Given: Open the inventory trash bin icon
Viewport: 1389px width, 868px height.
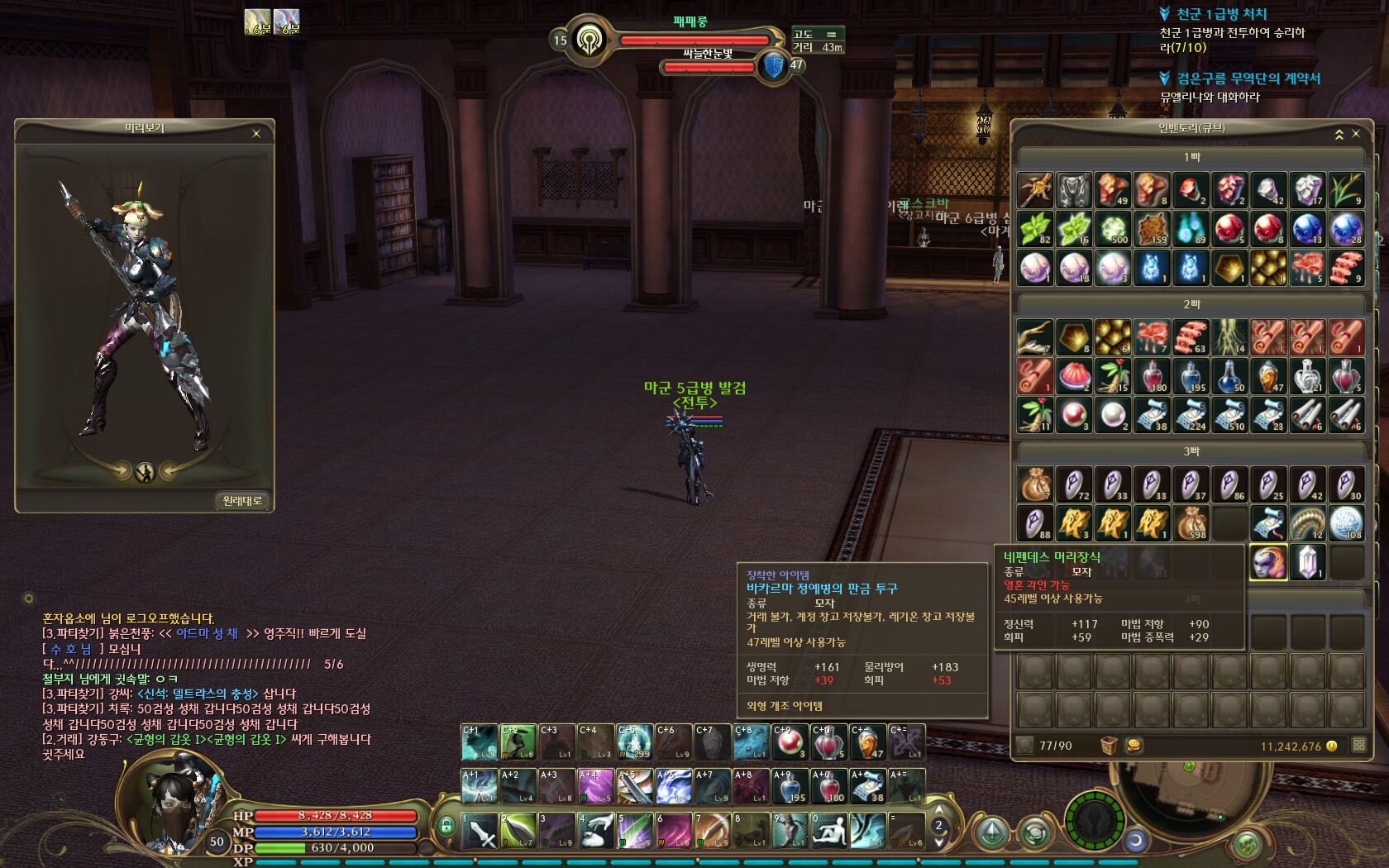Looking at the screenshot, I should click(1109, 746).
